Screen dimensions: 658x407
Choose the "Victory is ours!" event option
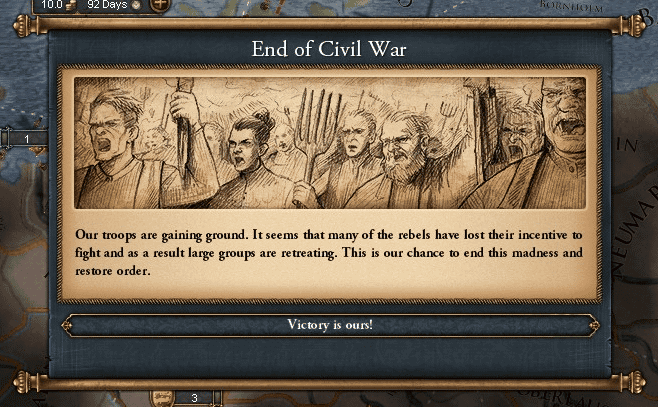click(329, 325)
